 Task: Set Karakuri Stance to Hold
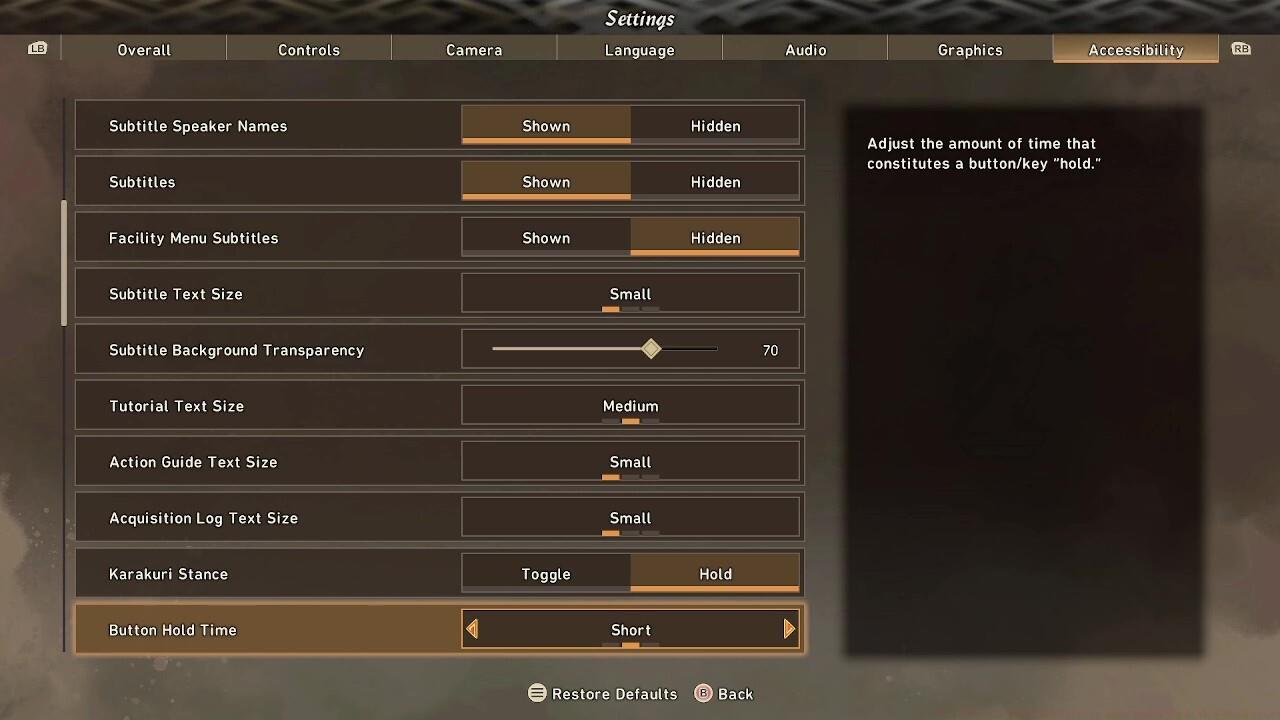coord(715,574)
